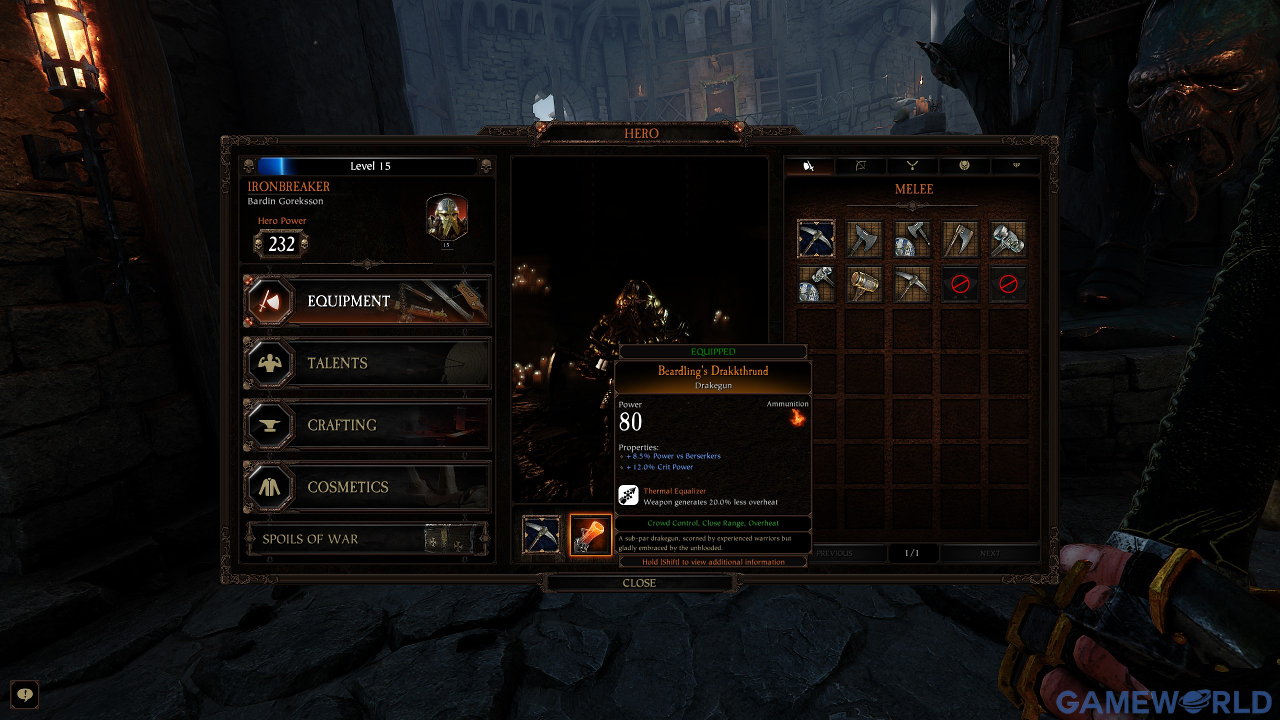Switch to the ranged weapons bow tab
Screen dimensions: 1280x720
tap(861, 166)
